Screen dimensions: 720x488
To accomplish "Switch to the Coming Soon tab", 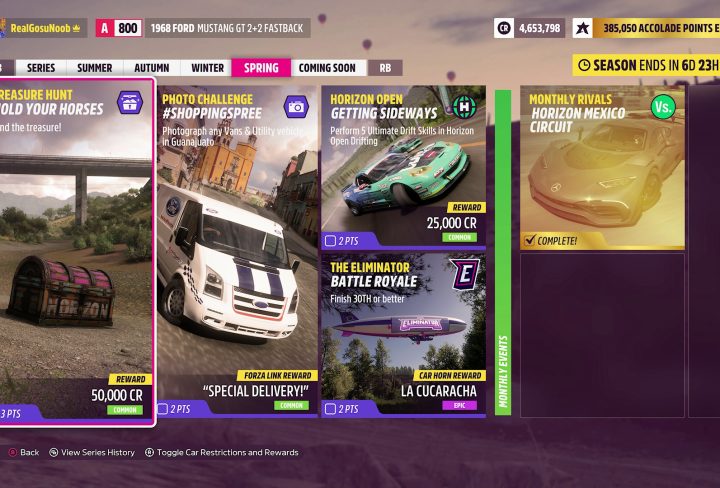I will (x=327, y=68).
